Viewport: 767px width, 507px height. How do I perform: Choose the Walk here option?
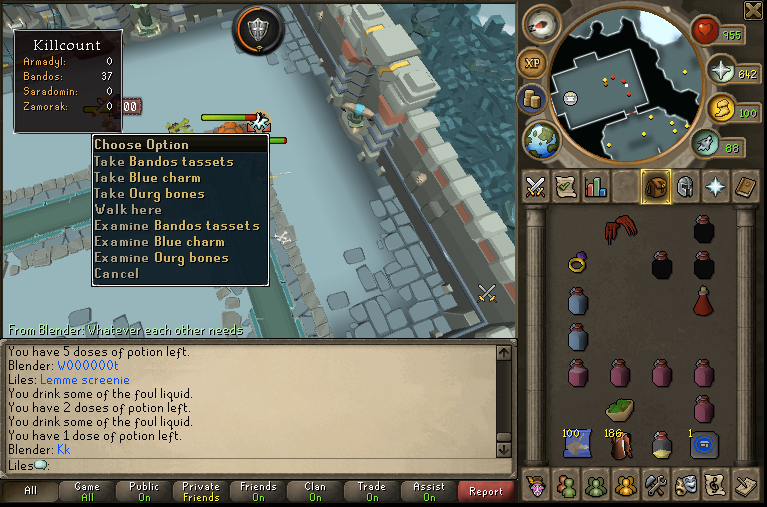pyautogui.click(x=128, y=209)
